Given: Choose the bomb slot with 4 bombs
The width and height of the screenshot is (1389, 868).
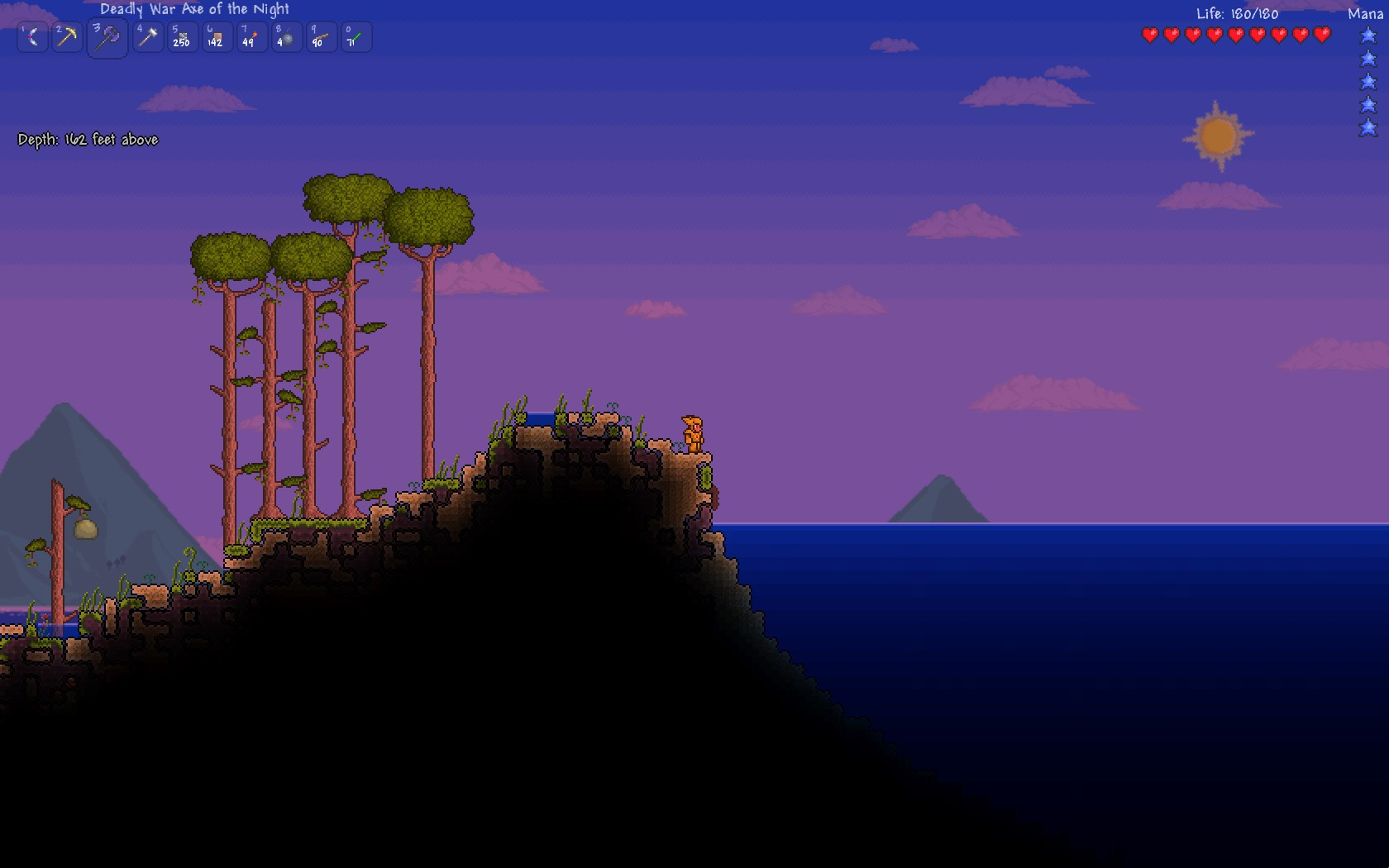Looking at the screenshot, I should (285, 37).
